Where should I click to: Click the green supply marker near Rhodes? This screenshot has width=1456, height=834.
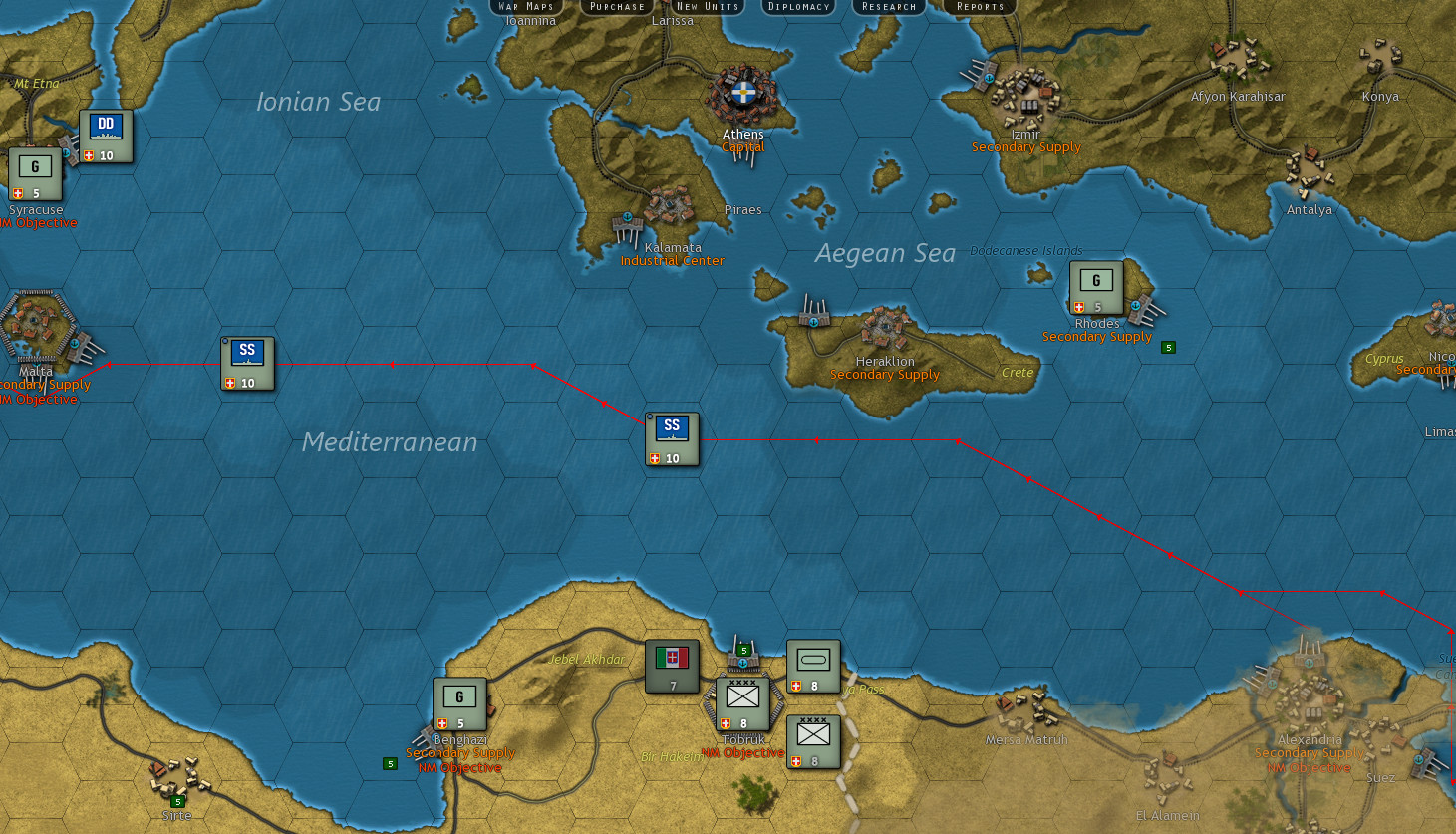tap(1167, 347)
